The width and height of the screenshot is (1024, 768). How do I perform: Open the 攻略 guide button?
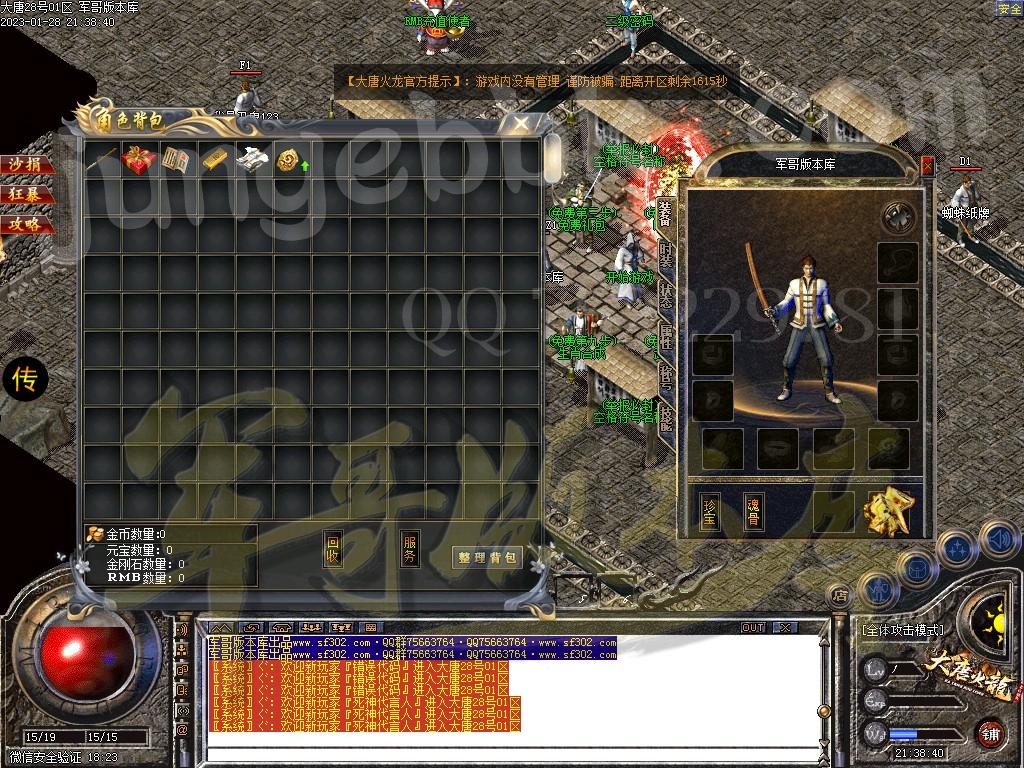(x=26, y=224)
